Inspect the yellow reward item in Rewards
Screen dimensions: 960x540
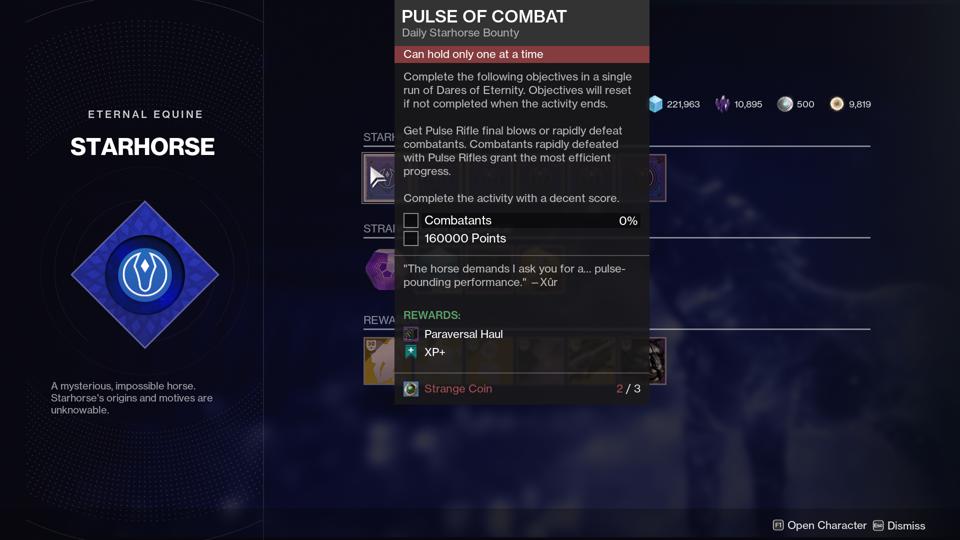[x=379, y=360]
